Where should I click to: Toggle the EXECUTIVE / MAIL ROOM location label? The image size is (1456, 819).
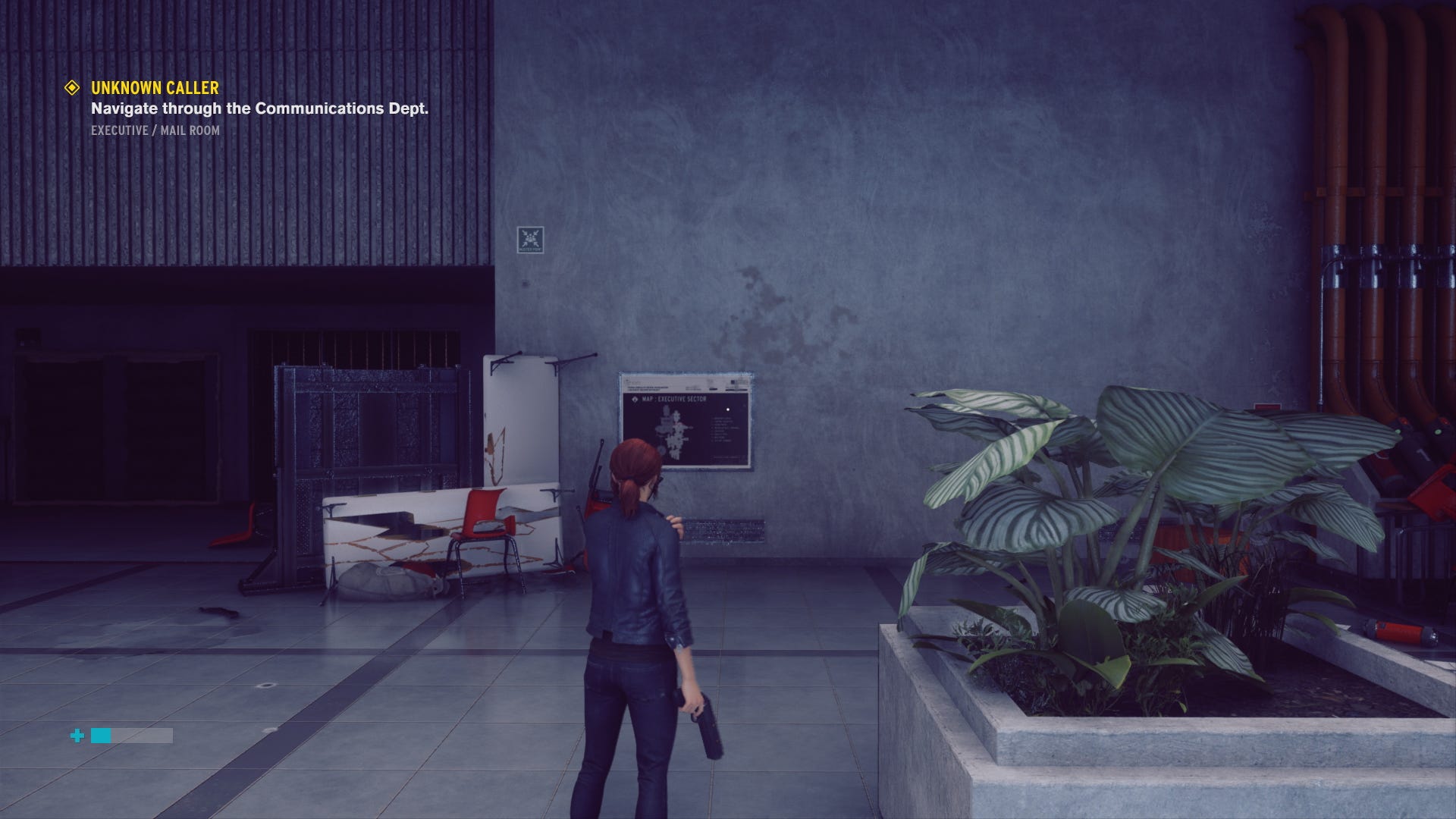coord(155,131)
